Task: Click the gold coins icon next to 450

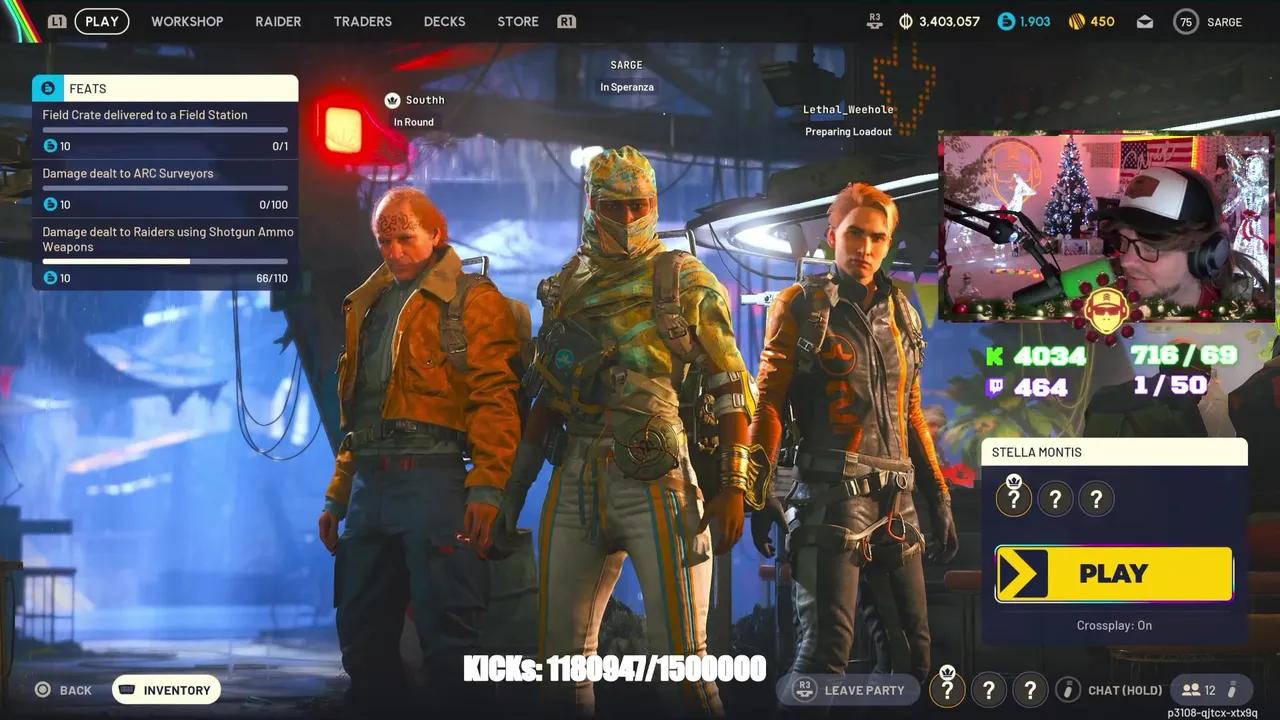Action: [x=1076, y=21]
